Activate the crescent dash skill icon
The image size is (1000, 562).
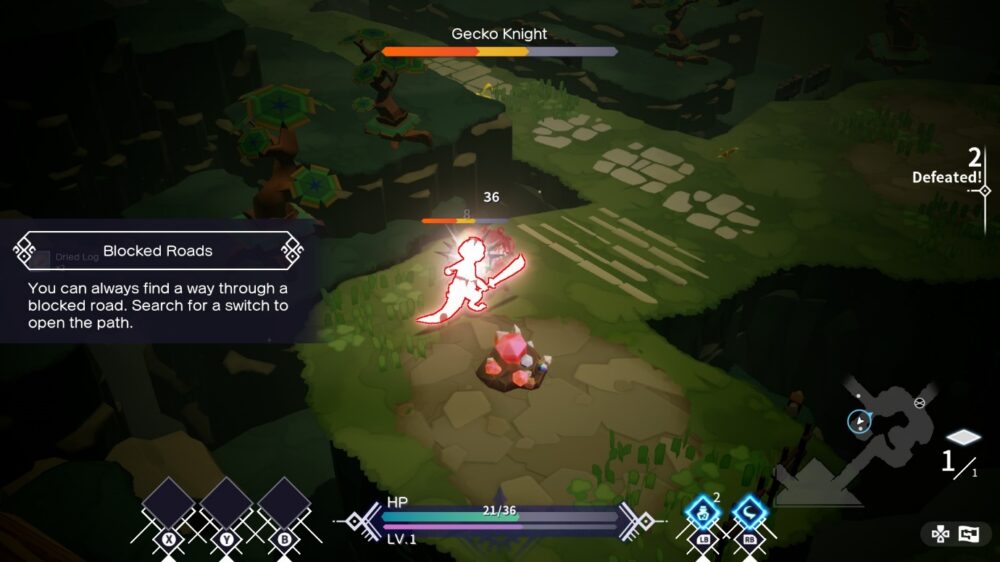[750, 514]
